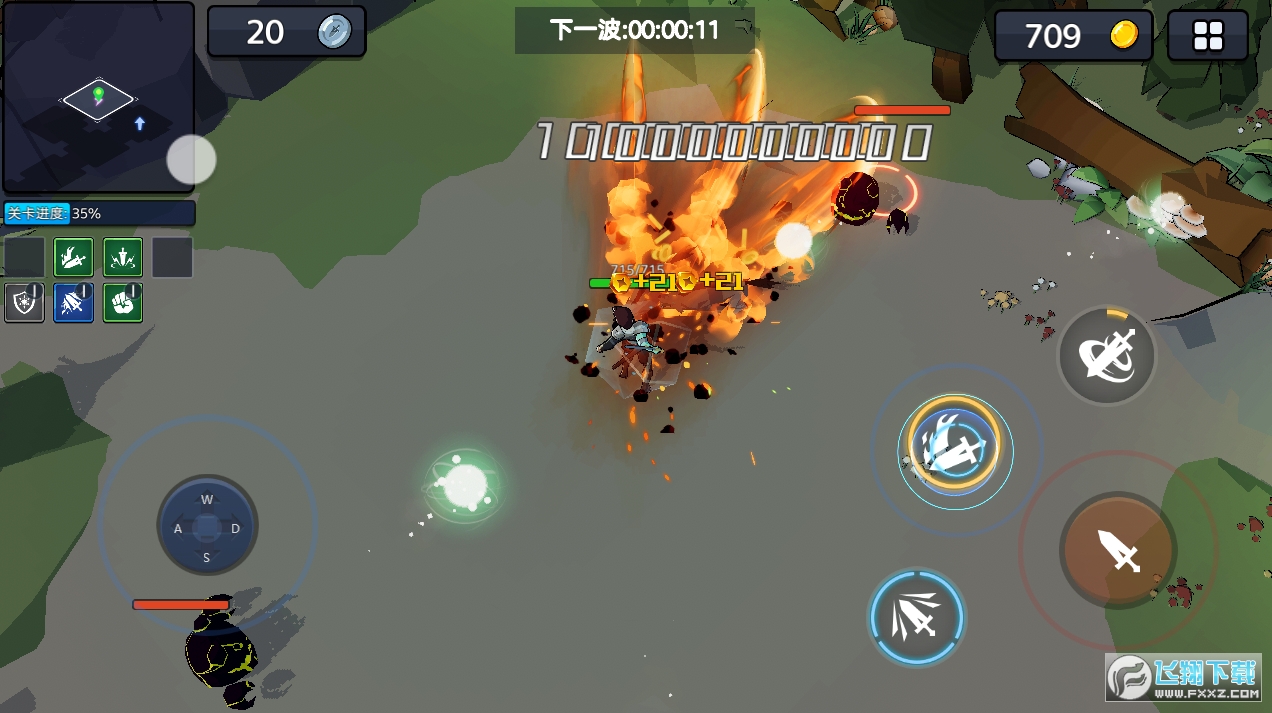Click the WASD movement joystick center
This screenshot has height=713, width=1272.
click(x=207, y=526)
